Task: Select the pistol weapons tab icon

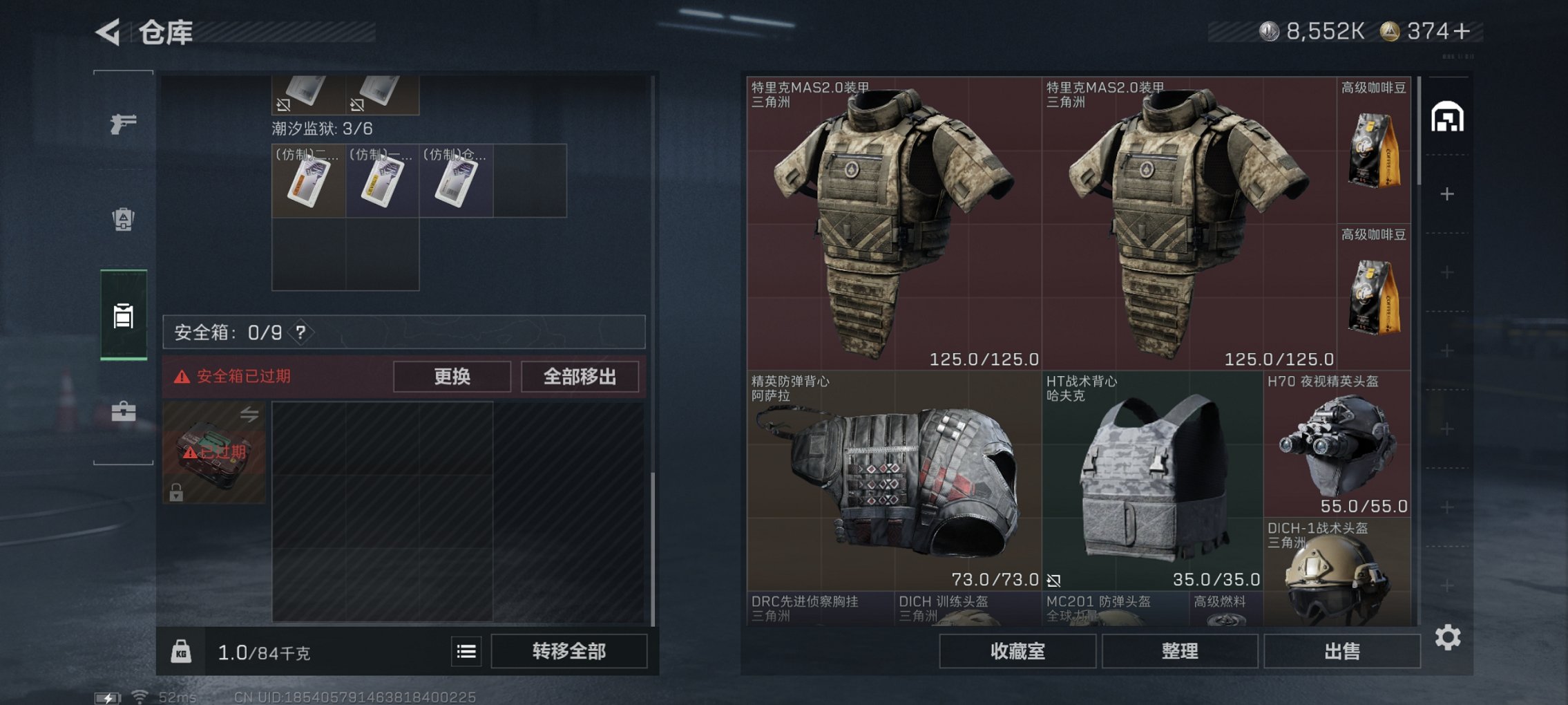Action: 122,123
